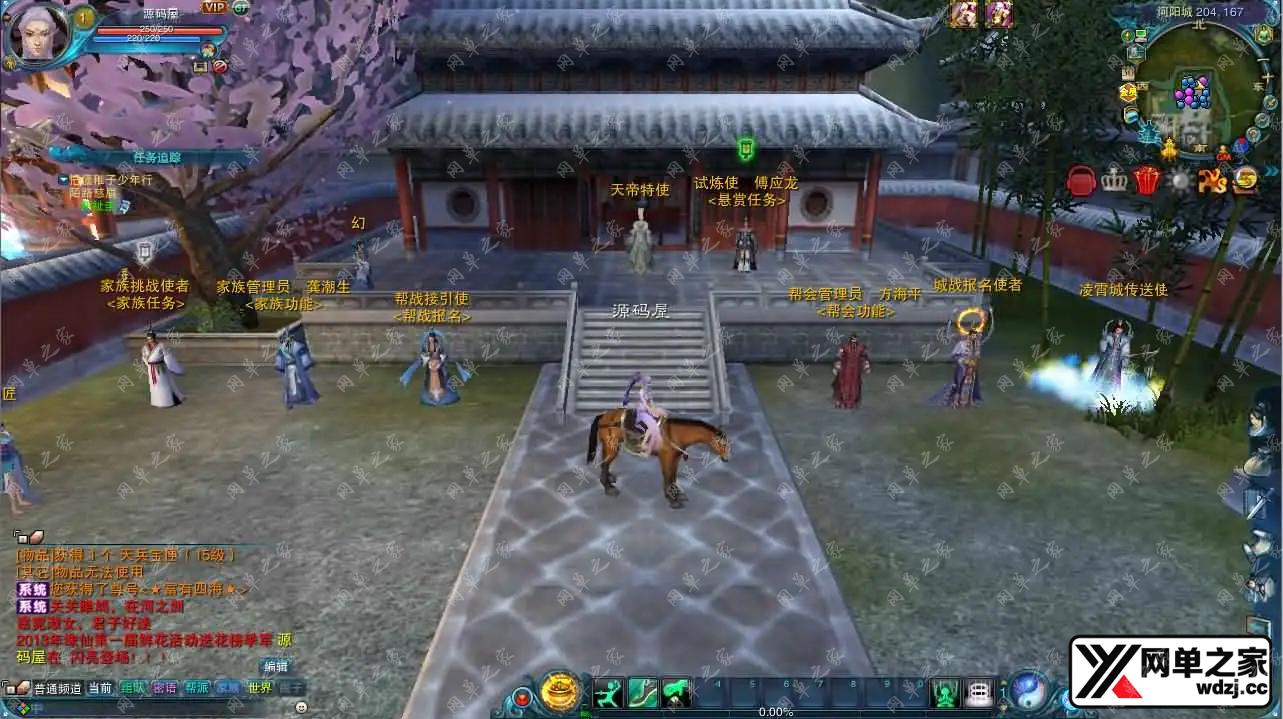Switch to the 帮派 chat tab
This screenshot has height=719, width=1283.
197,688
